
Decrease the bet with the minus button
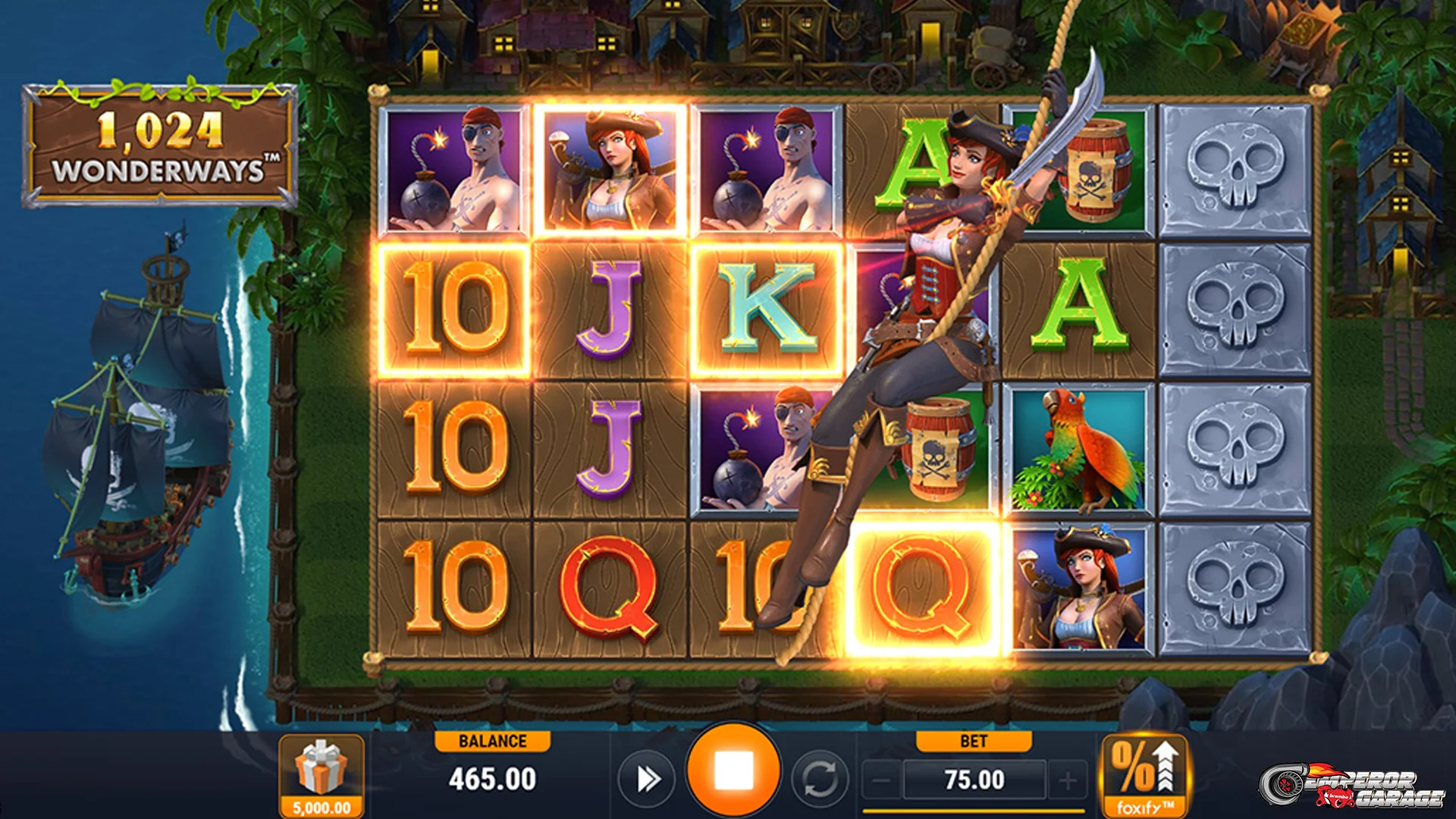coord(881,780)
